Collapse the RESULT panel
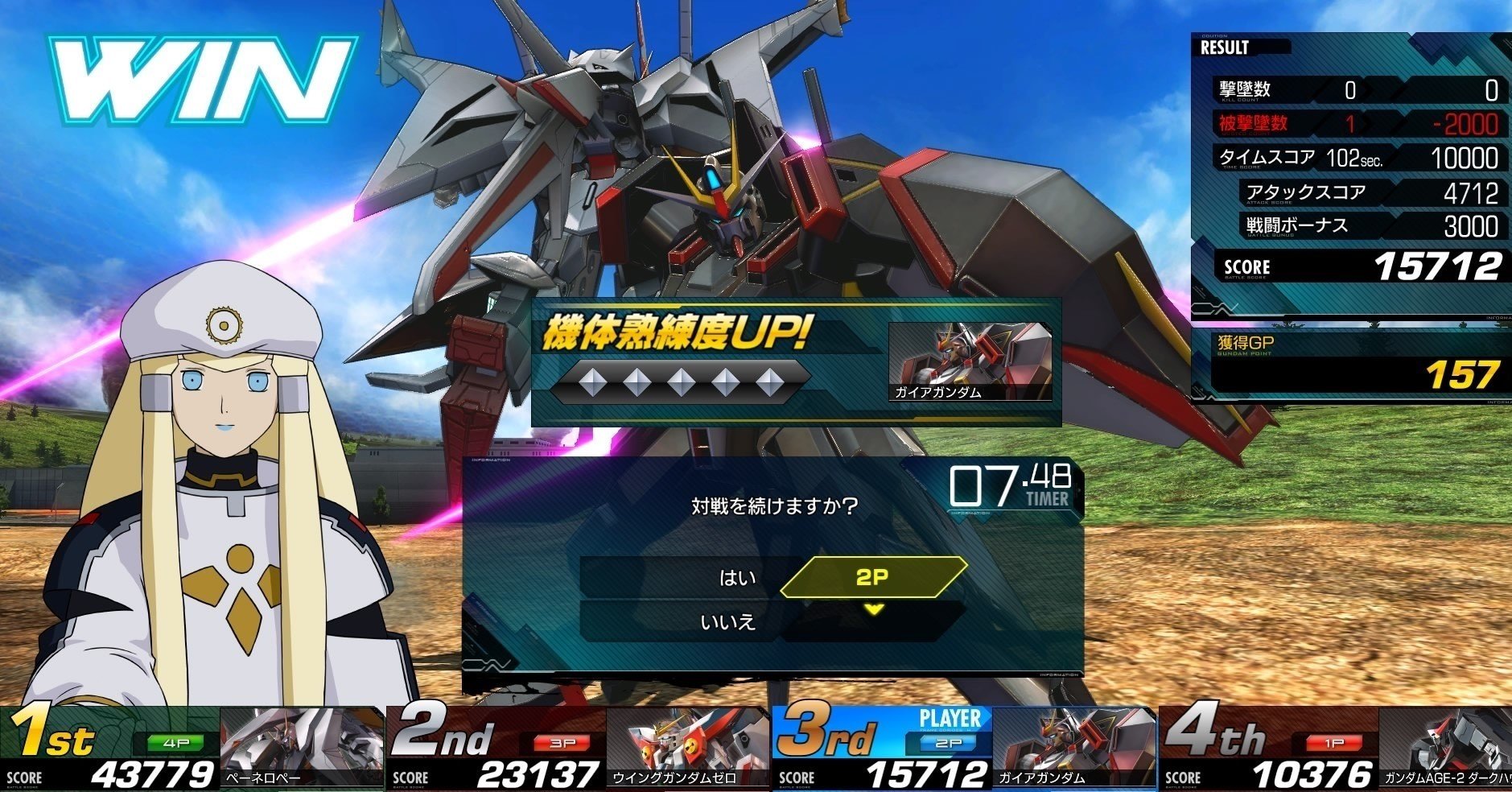1512x792 pixels. click(x=1226, y=47)
